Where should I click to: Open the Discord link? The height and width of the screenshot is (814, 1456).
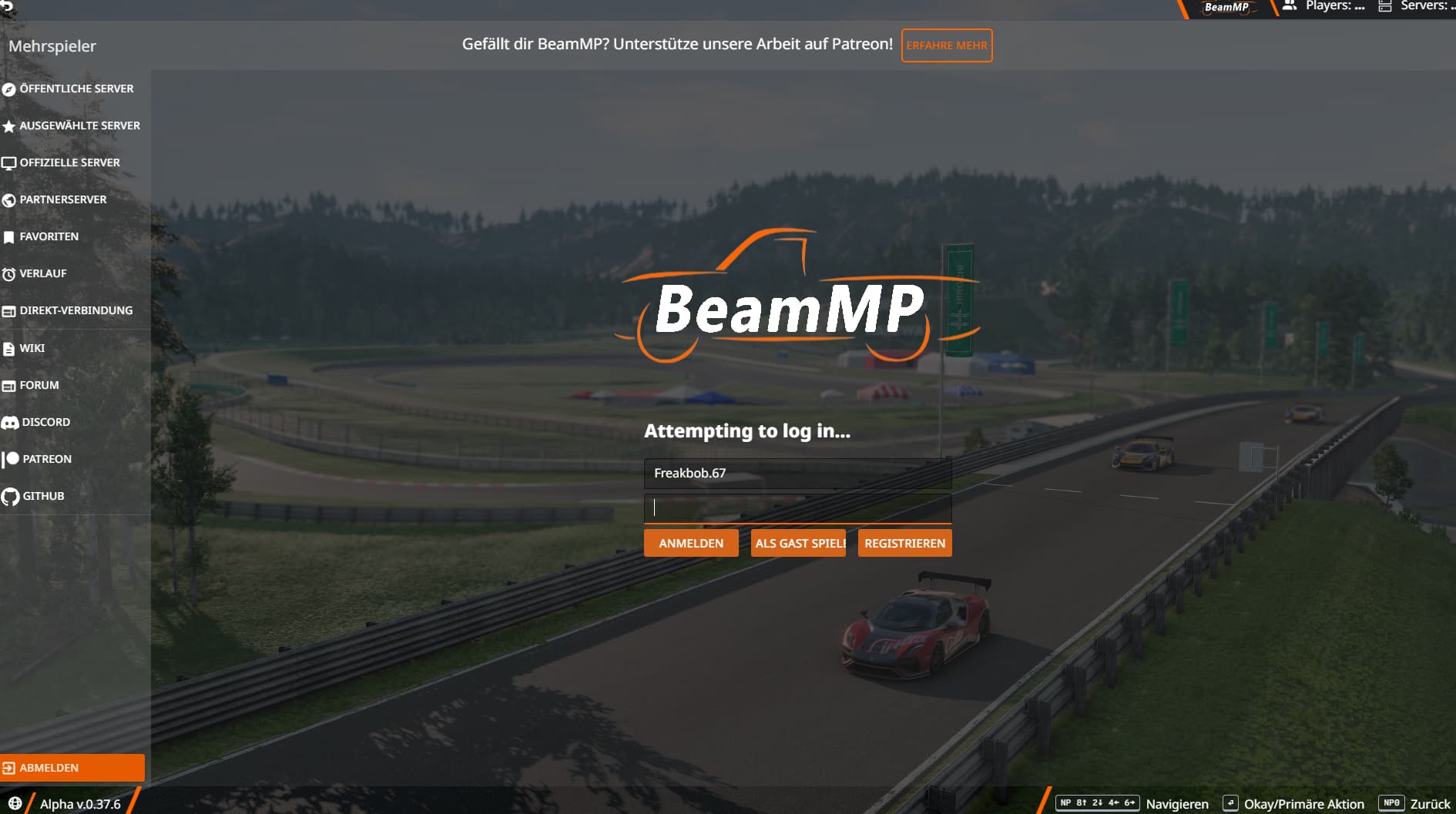pyautogui.click(x=45, y=422)
